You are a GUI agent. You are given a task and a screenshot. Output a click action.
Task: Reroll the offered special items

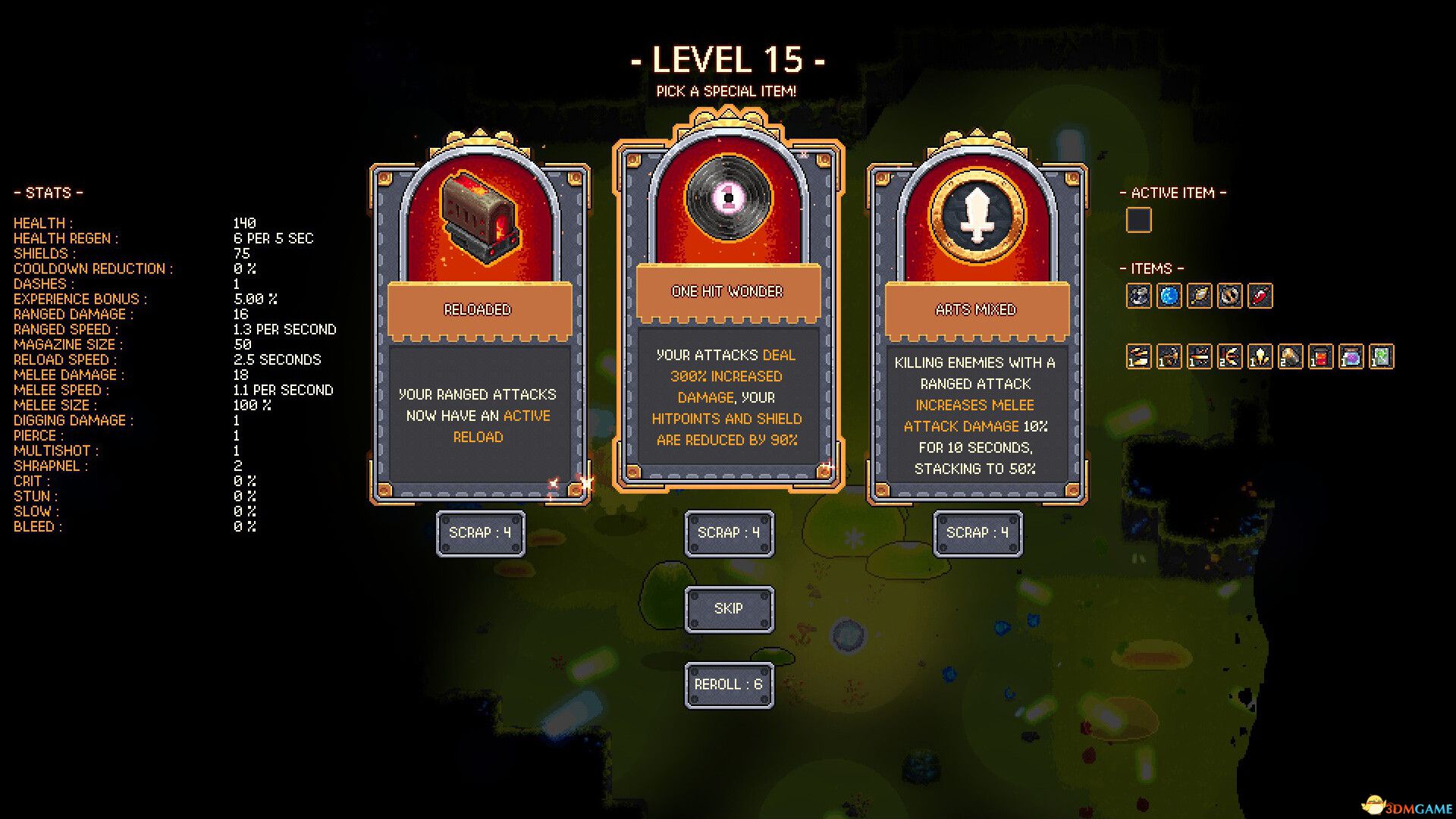(729, 685)
